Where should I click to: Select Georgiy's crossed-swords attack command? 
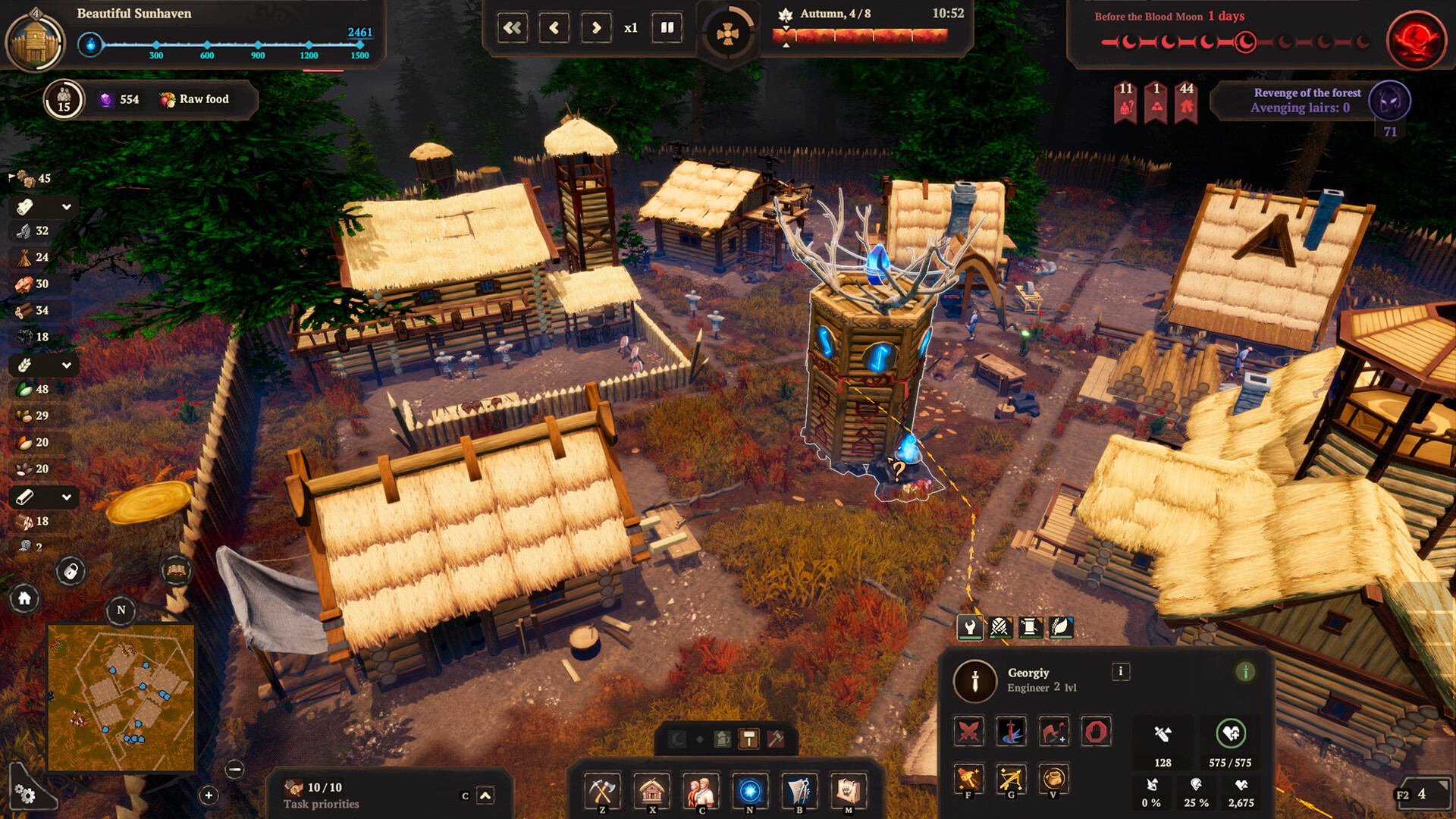click(968, 732)
